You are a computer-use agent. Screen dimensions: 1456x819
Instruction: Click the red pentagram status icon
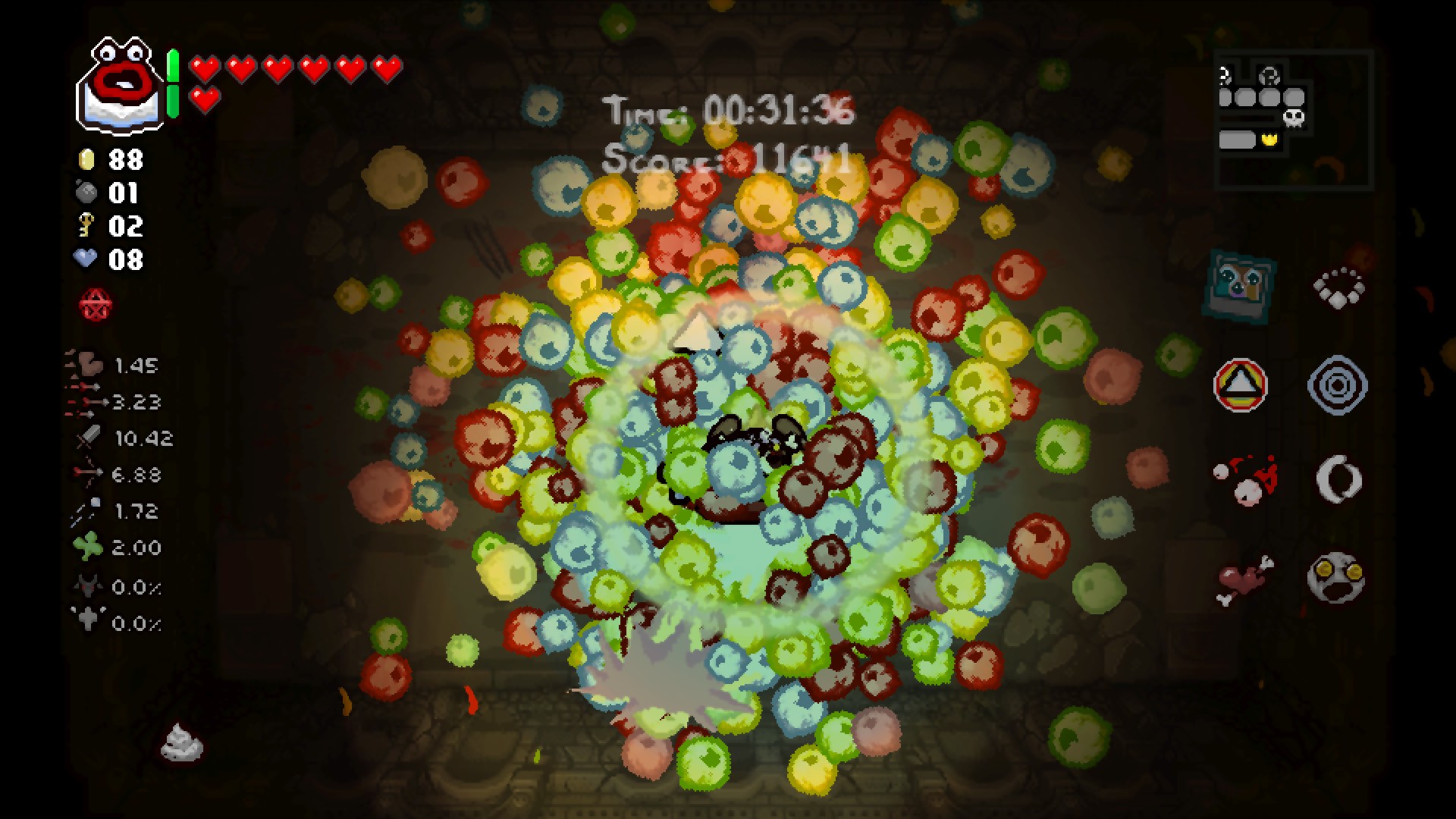[x=96, y=305]
